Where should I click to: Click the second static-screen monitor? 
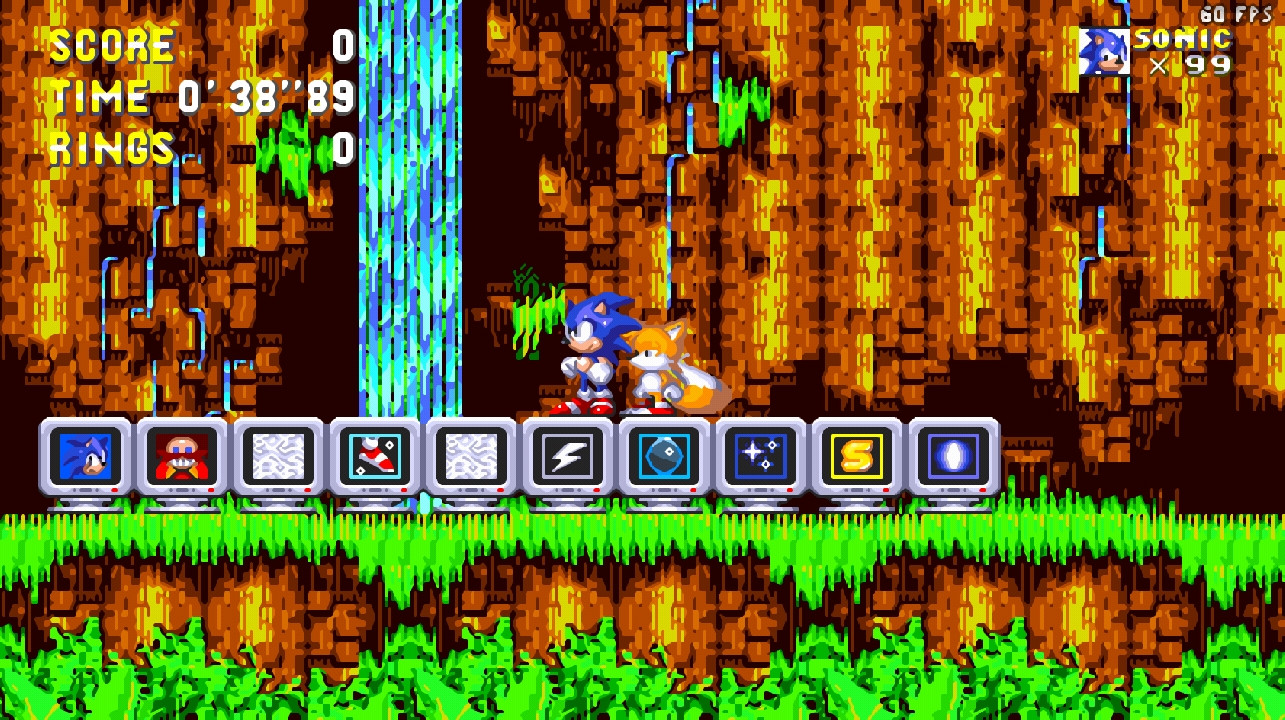(x=470, y=457)
